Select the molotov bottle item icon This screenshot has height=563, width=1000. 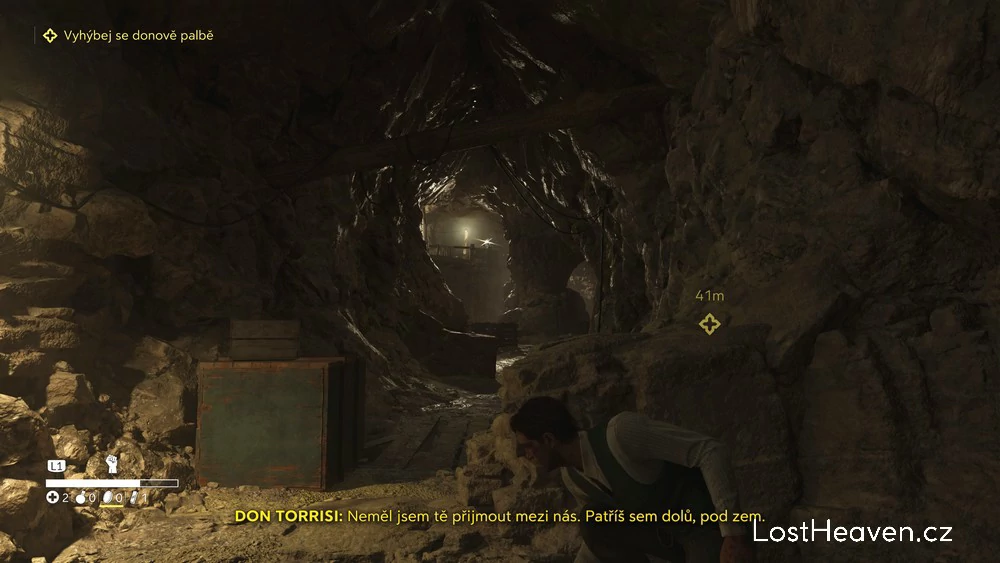pyautogui.click(x=80, y=497)
